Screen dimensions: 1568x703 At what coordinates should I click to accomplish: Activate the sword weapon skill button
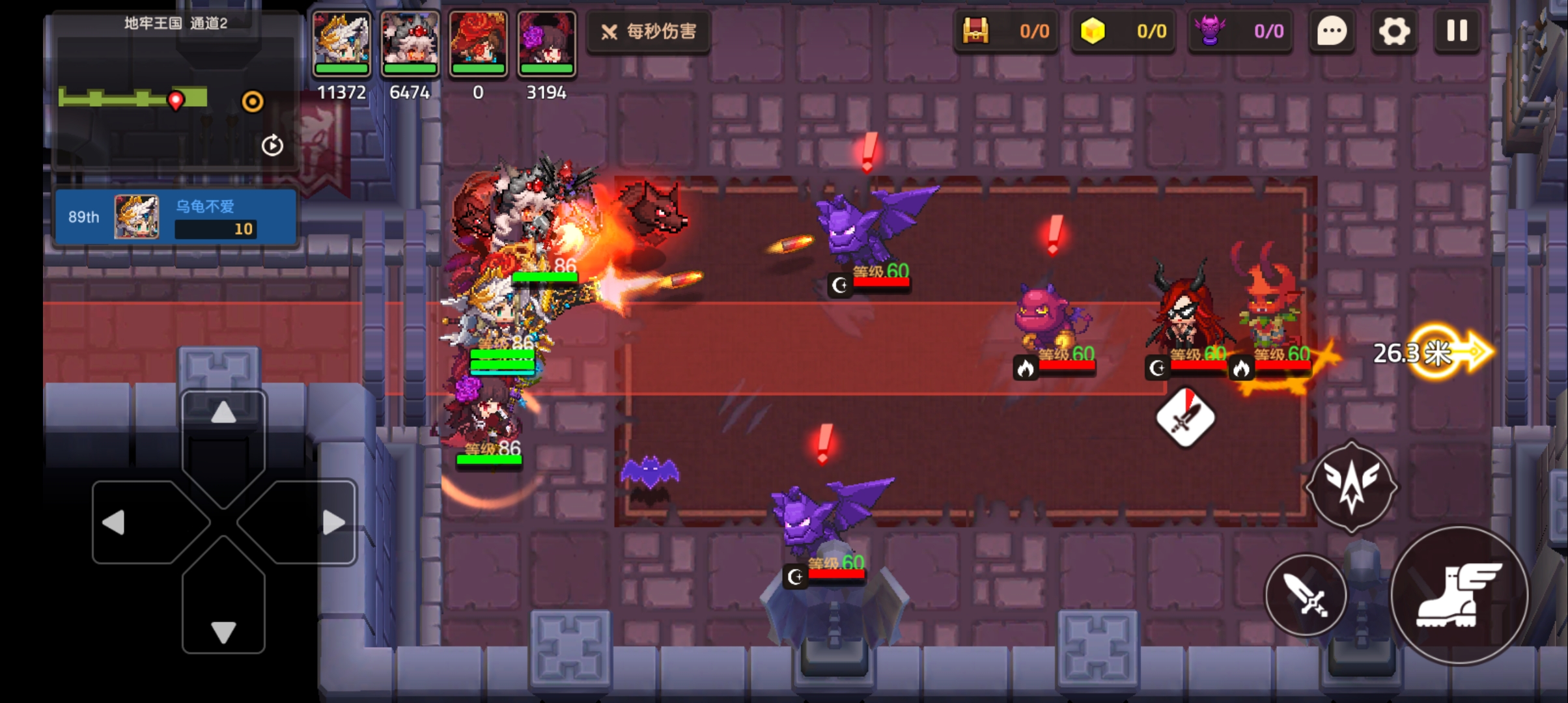click(1306, 595)
